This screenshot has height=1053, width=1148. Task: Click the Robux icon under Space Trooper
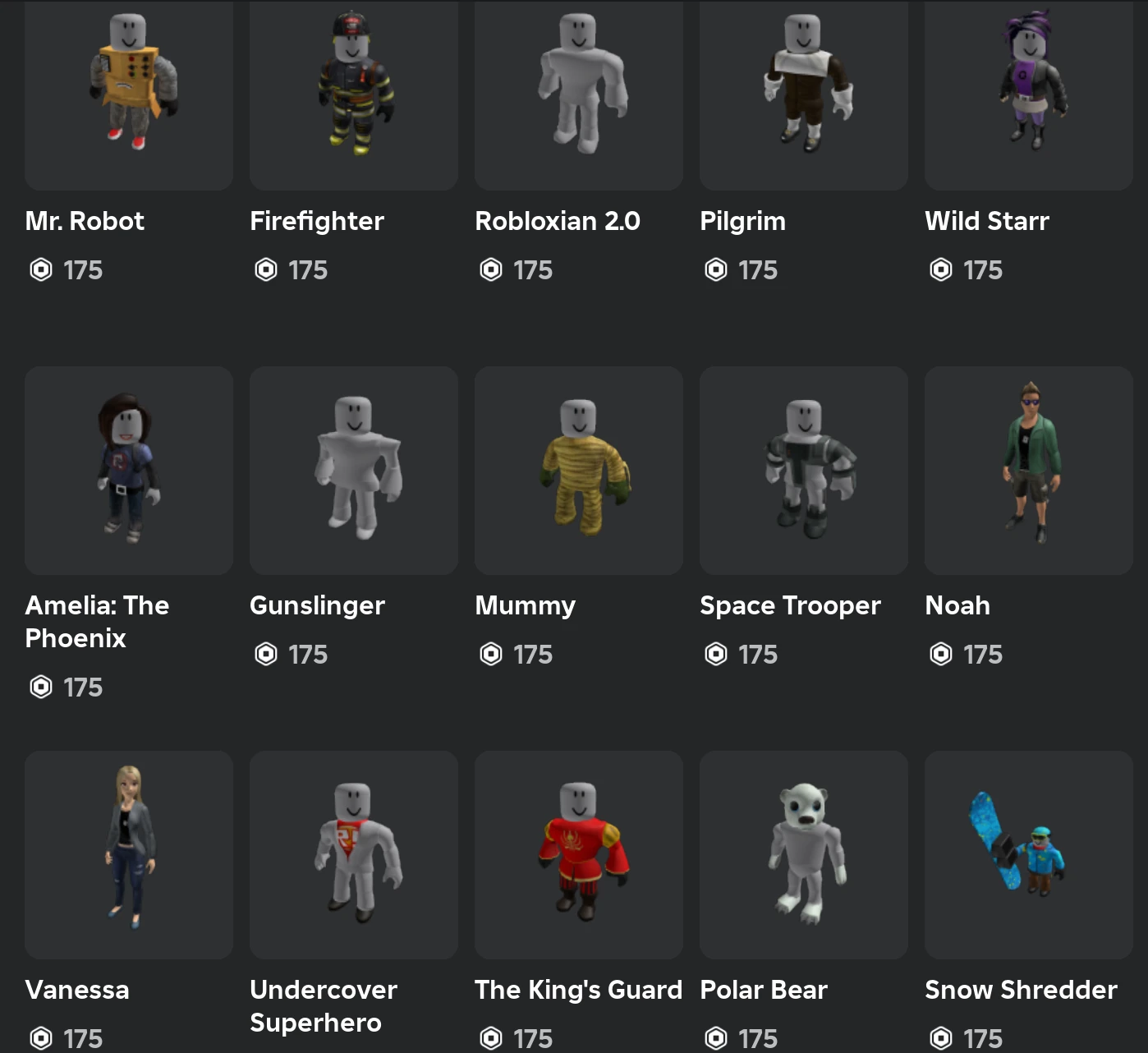(715, 654)
